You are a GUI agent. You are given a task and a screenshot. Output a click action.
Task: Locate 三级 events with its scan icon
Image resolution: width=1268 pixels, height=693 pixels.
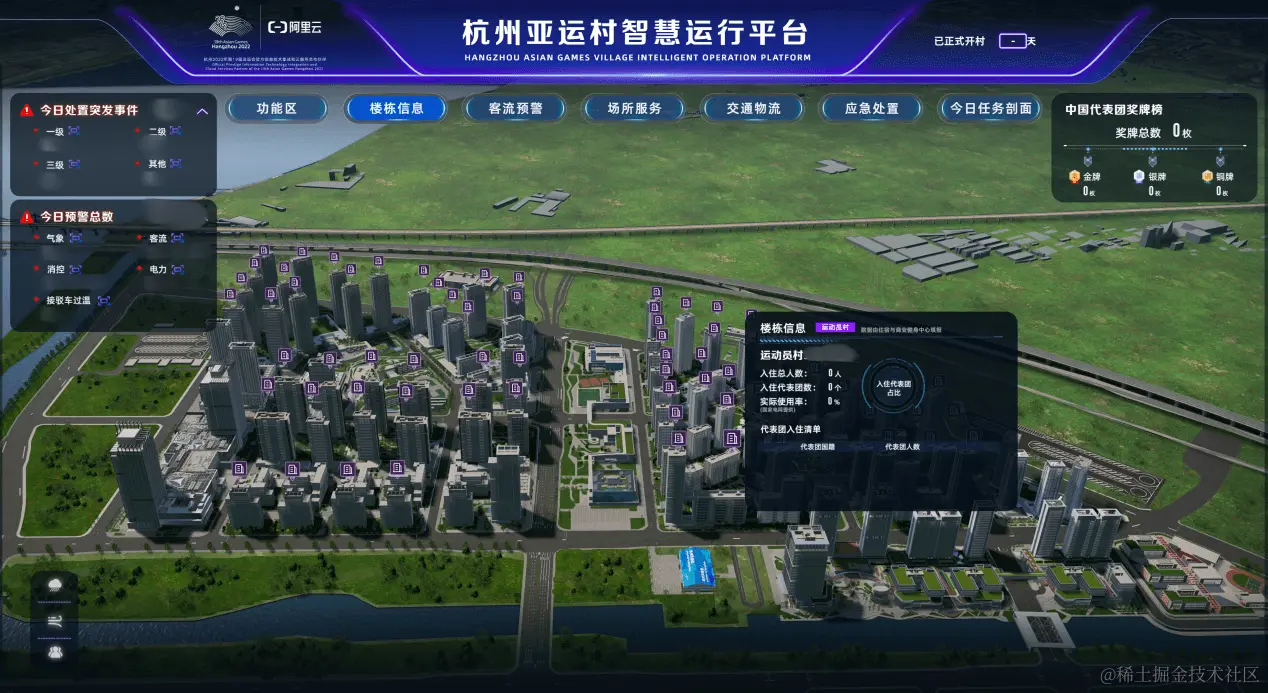point(73,164)
